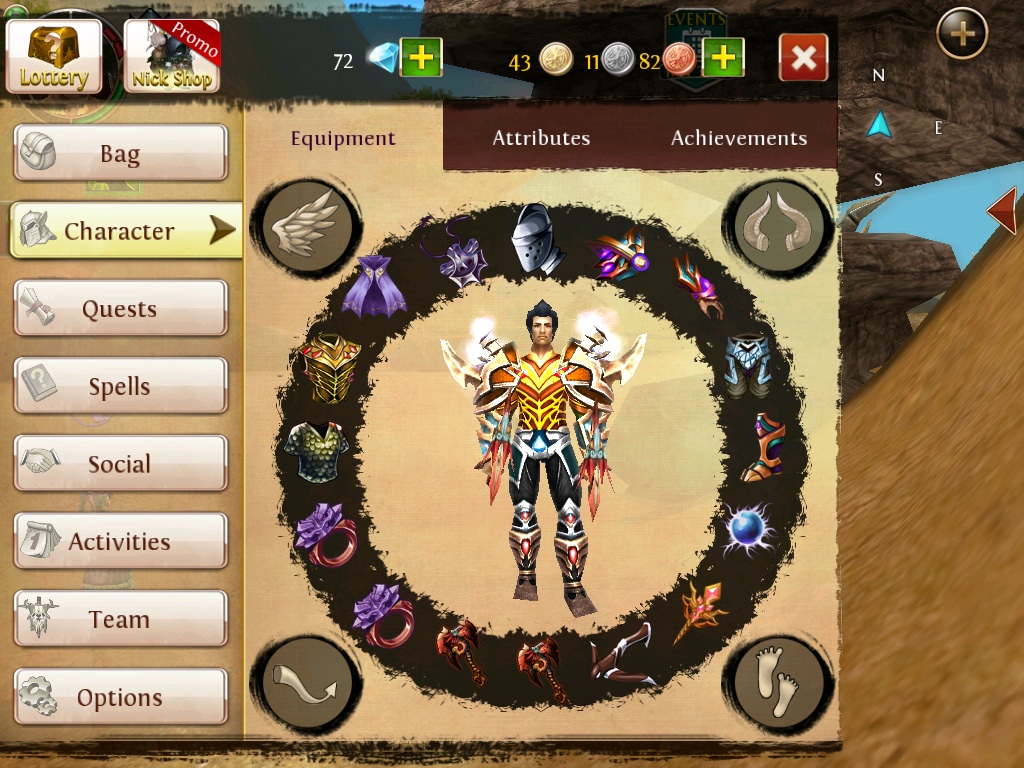Image resolution: width=1024 pixels, height=768 pixels.
Task: Open the Nick Shop promo
Action: point(172,55)
